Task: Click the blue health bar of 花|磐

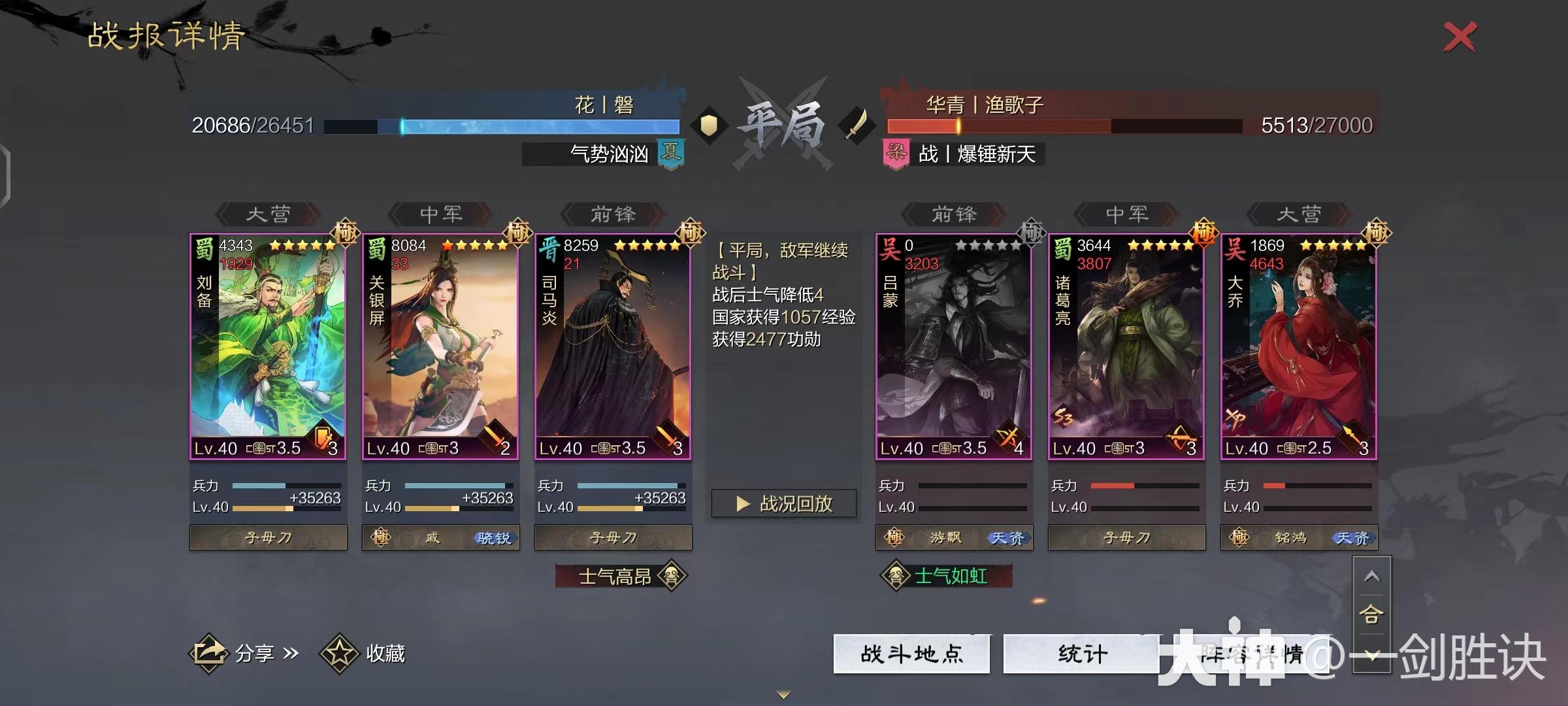Action: point(523,125)
